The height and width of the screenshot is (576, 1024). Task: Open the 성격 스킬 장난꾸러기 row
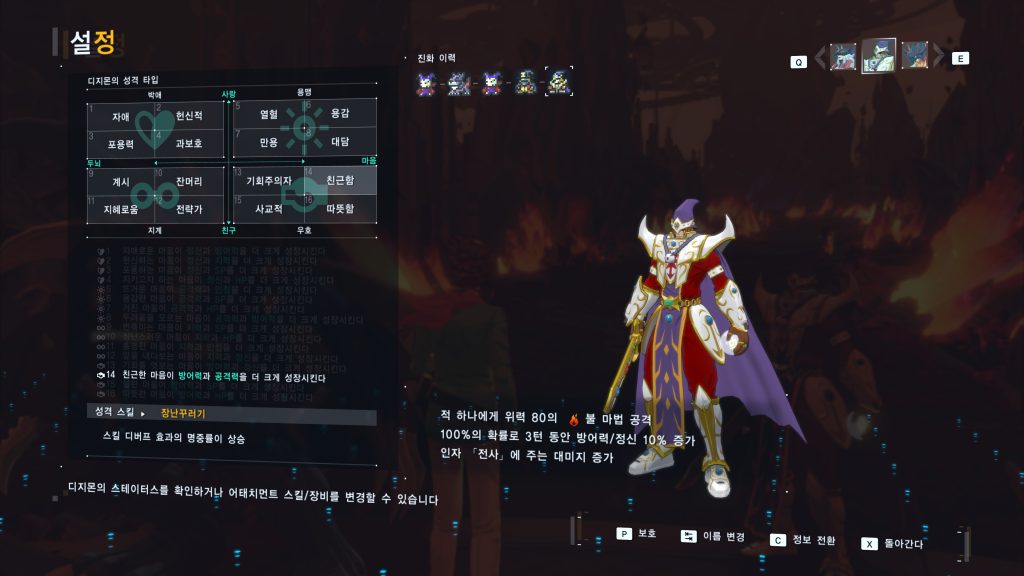point(230,412)
